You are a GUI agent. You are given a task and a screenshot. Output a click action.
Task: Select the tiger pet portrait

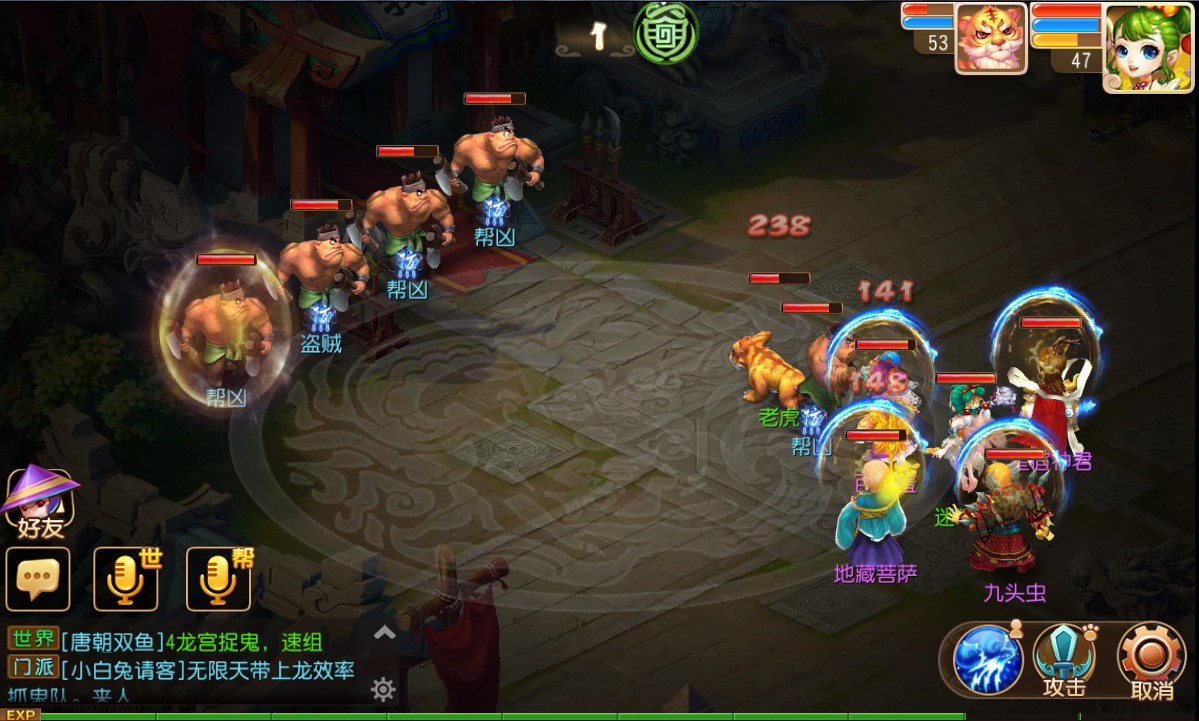coord(990,38)
